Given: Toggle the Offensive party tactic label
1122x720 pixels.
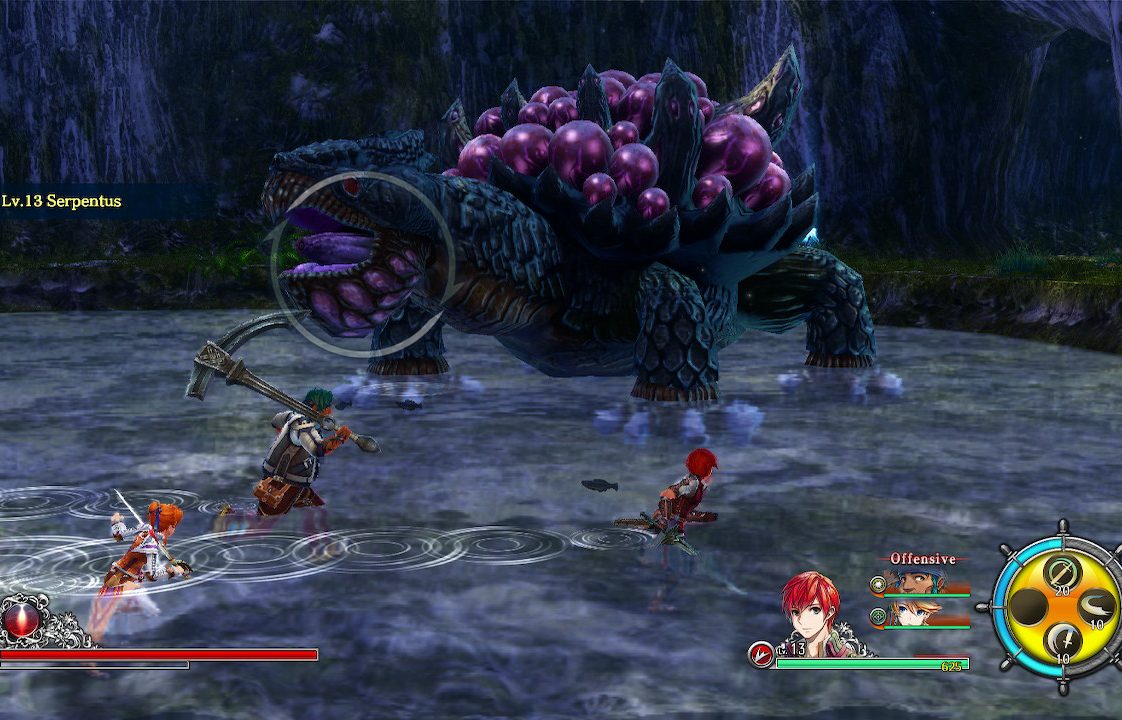Looking at the screenshot, I should click(x=922, y=559).
